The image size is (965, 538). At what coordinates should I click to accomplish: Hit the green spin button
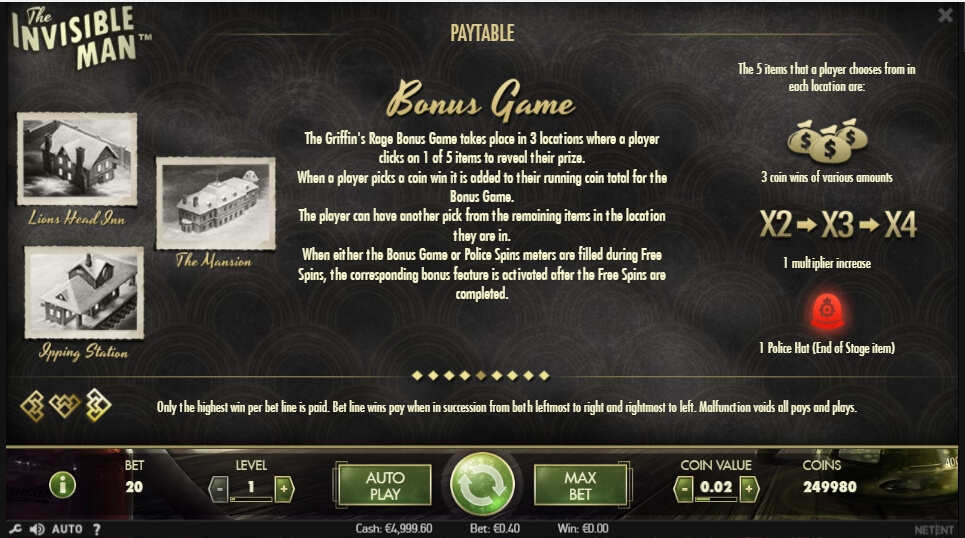(x=482, y=486)
